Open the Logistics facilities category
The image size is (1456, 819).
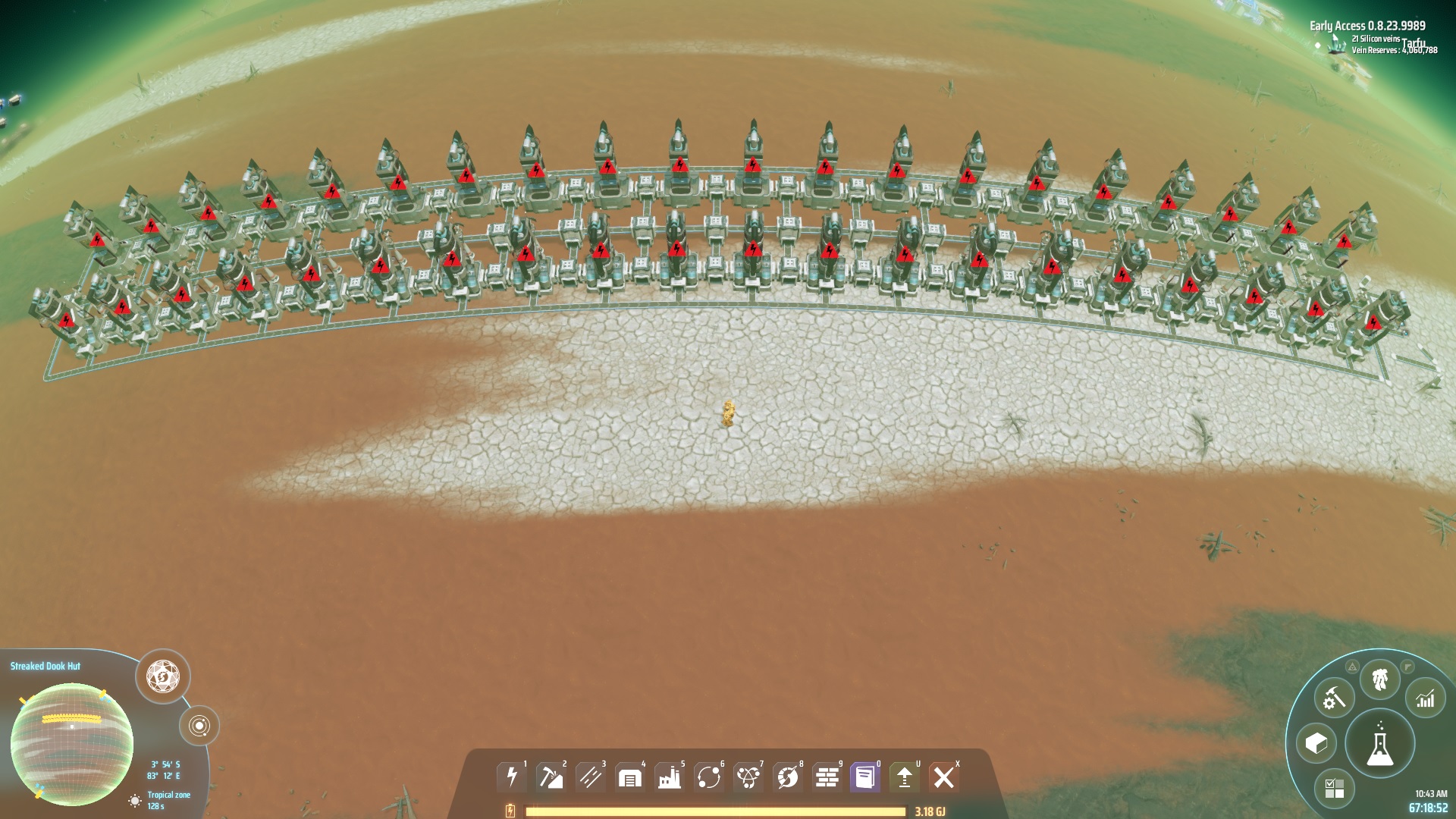(x=629, y=776)
